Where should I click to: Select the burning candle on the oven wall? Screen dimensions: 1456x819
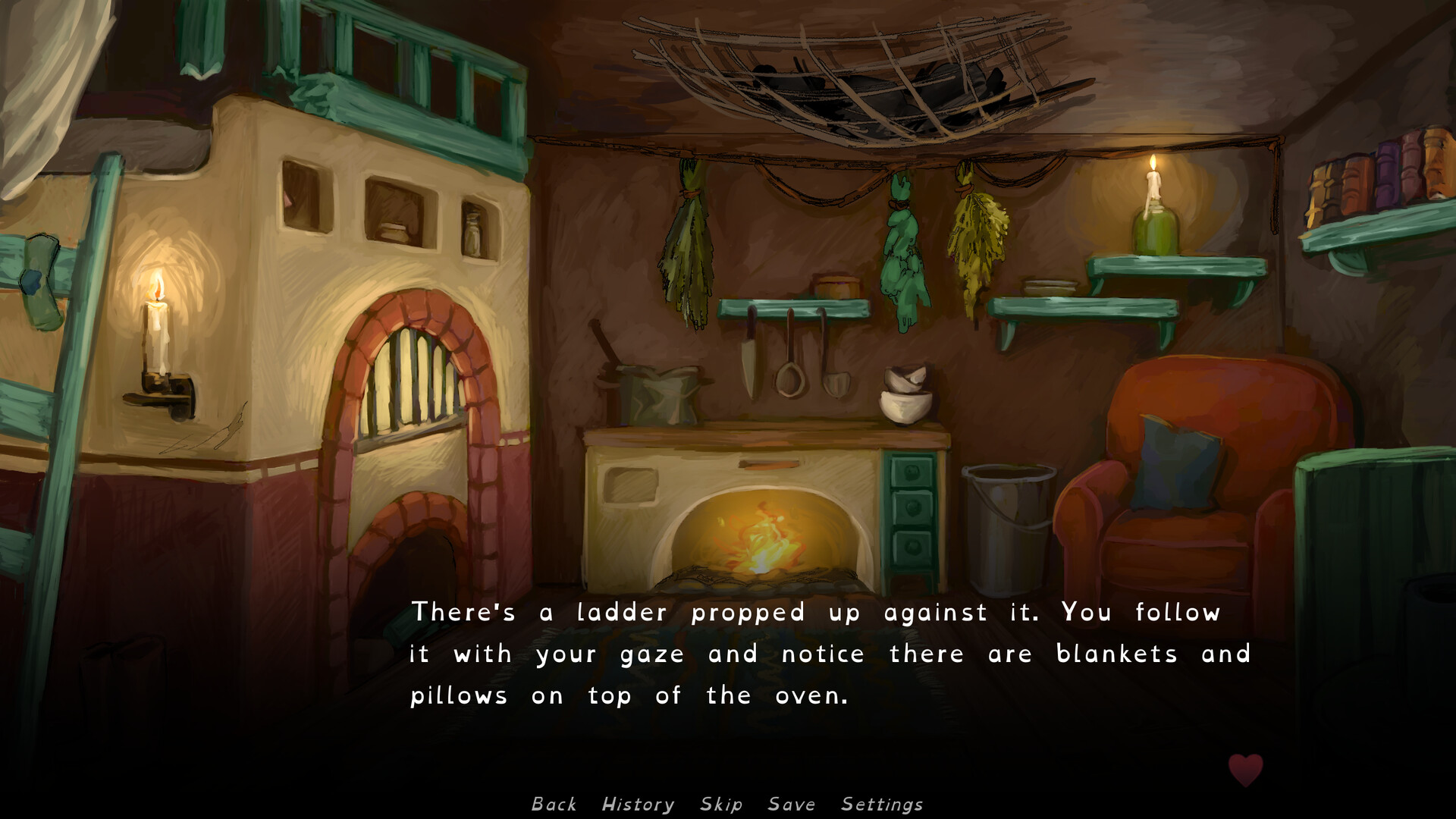159,326
